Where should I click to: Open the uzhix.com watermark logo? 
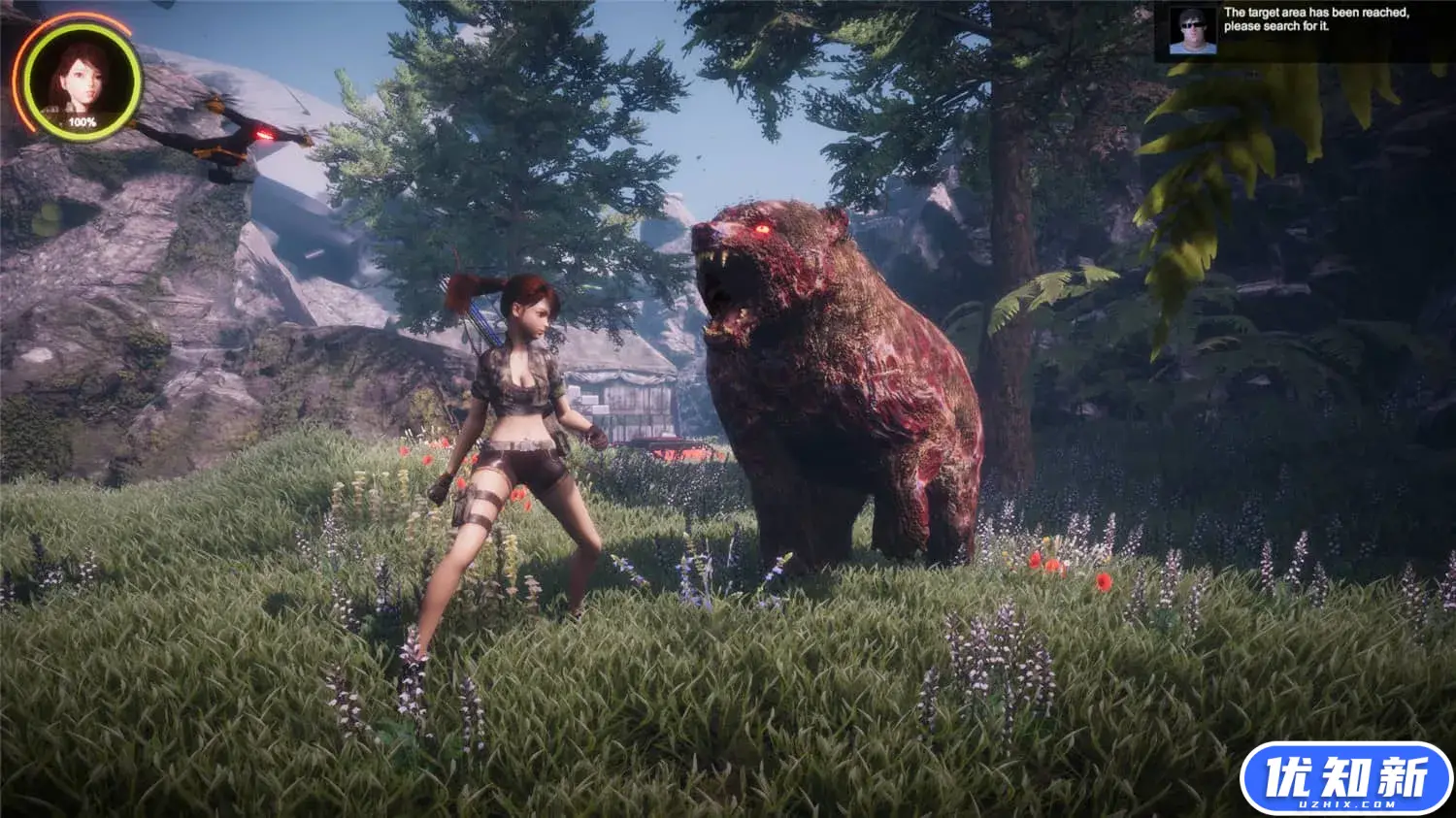click(x=1346, y=779)
